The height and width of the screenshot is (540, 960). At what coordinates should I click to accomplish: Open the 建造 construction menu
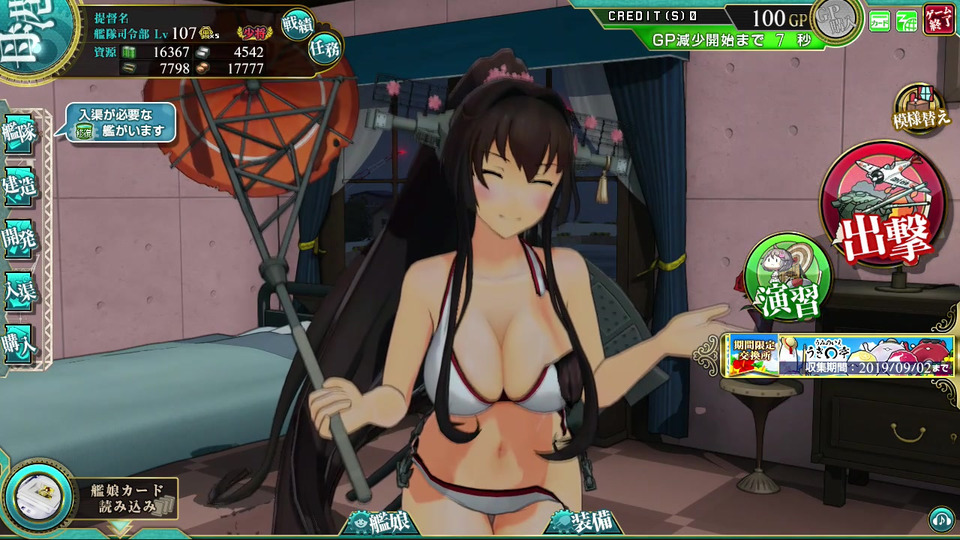(20, 186)
